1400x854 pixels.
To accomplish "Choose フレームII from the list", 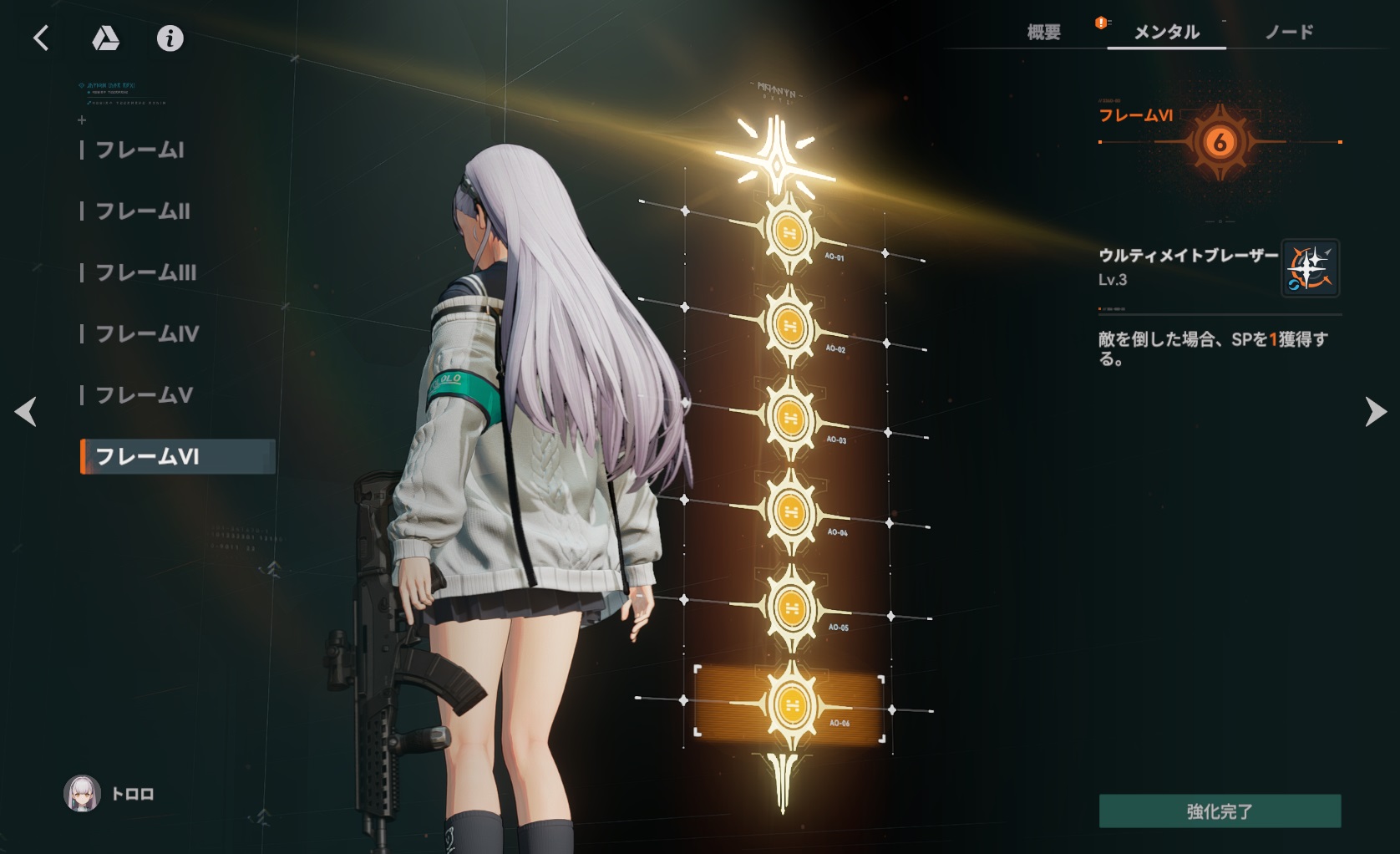I will 143,211.
